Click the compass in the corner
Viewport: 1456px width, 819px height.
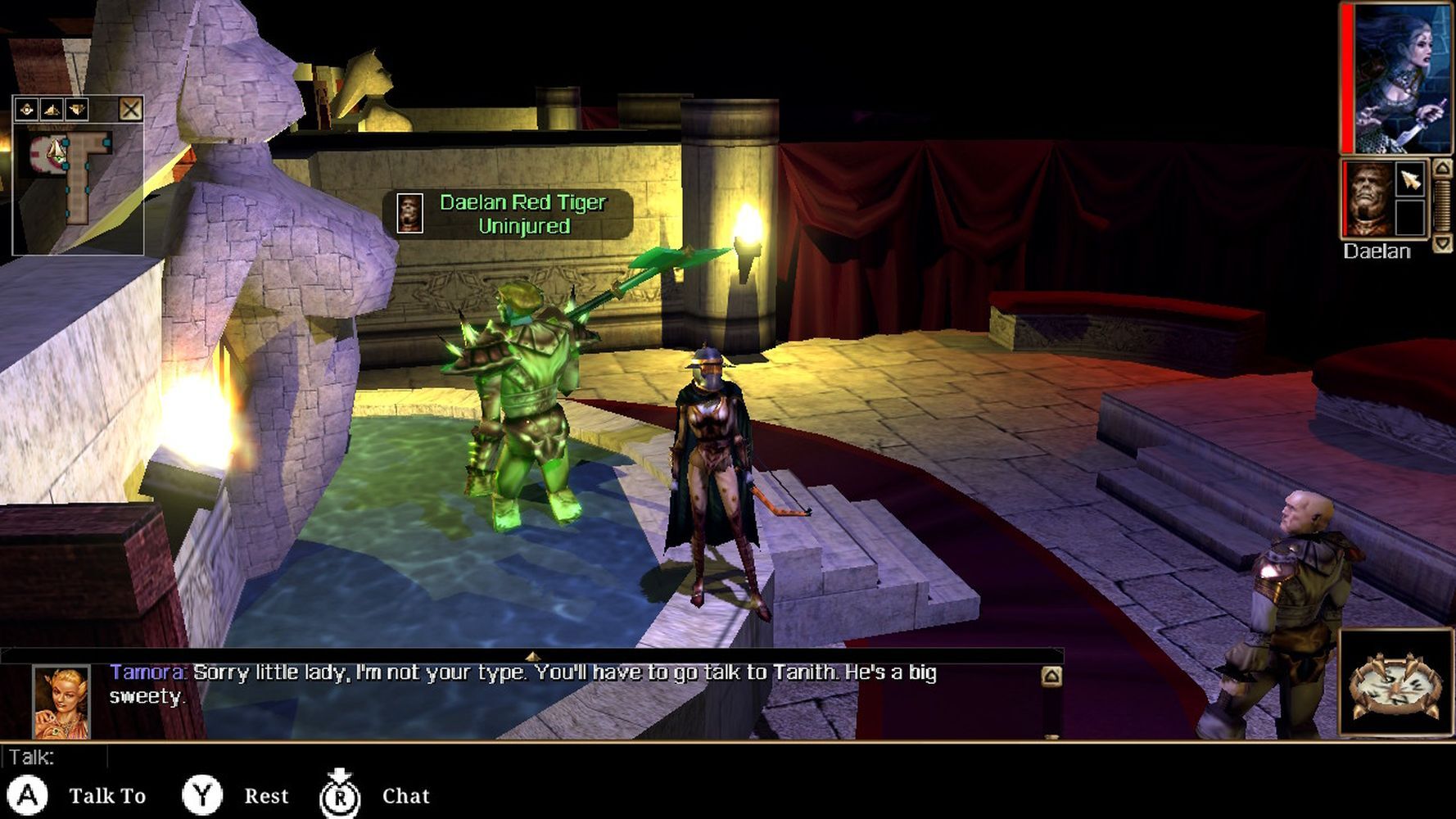tap(1395, 682)
